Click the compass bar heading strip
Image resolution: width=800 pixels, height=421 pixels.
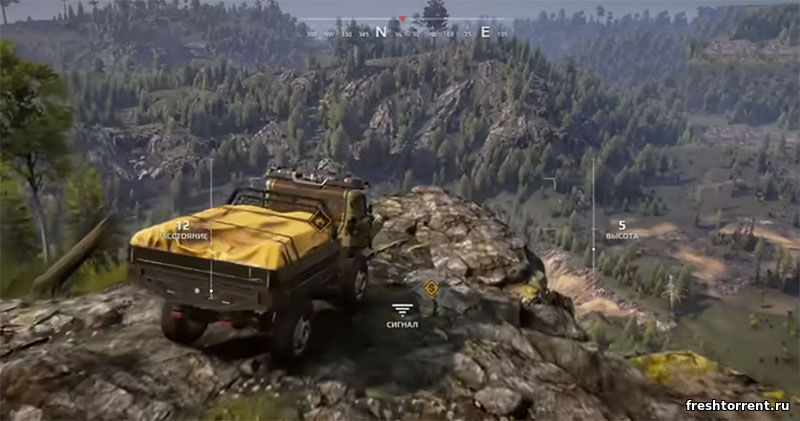pos(403,32)
